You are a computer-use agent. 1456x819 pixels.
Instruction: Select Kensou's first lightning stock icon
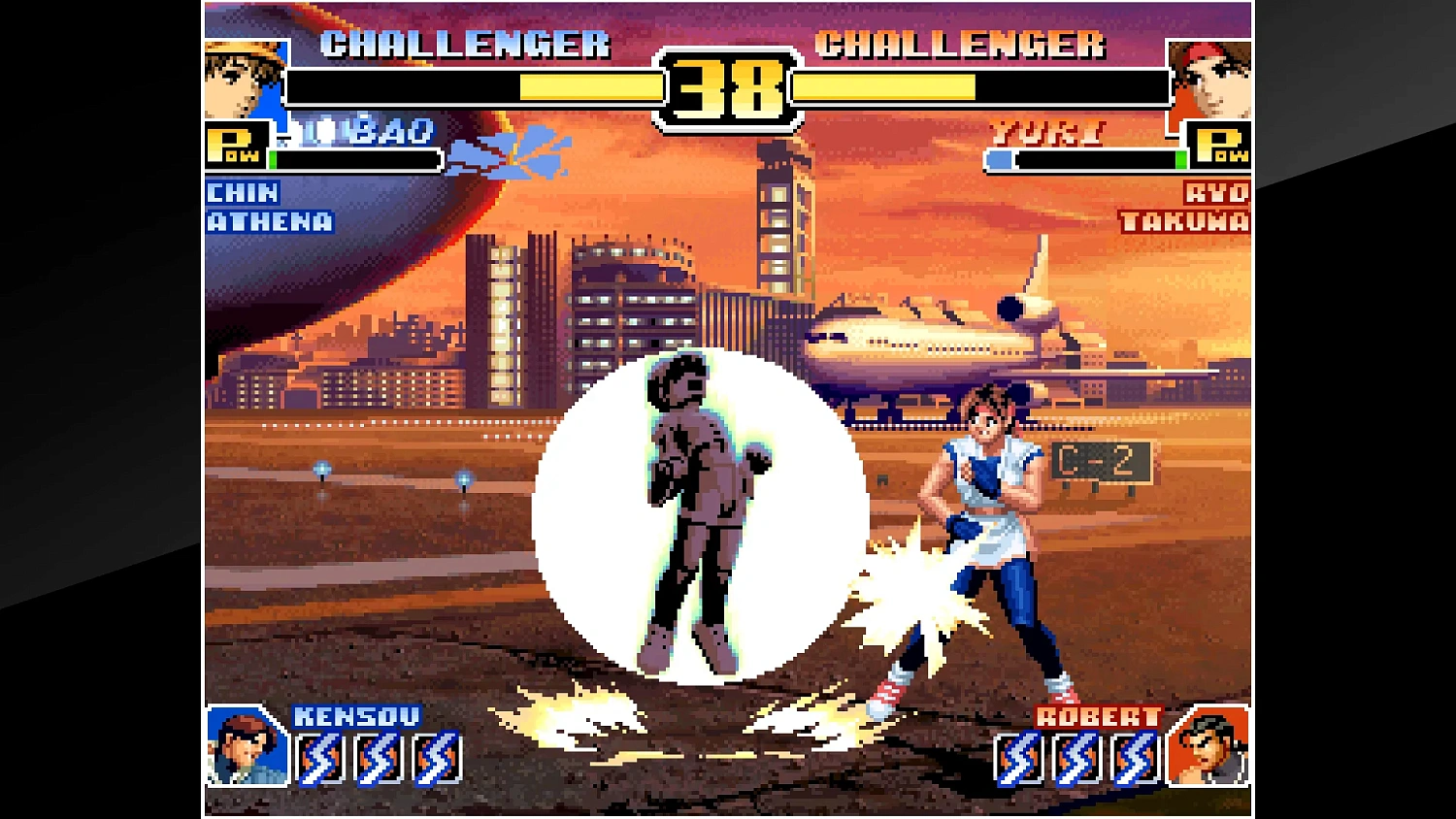[317, 755]
